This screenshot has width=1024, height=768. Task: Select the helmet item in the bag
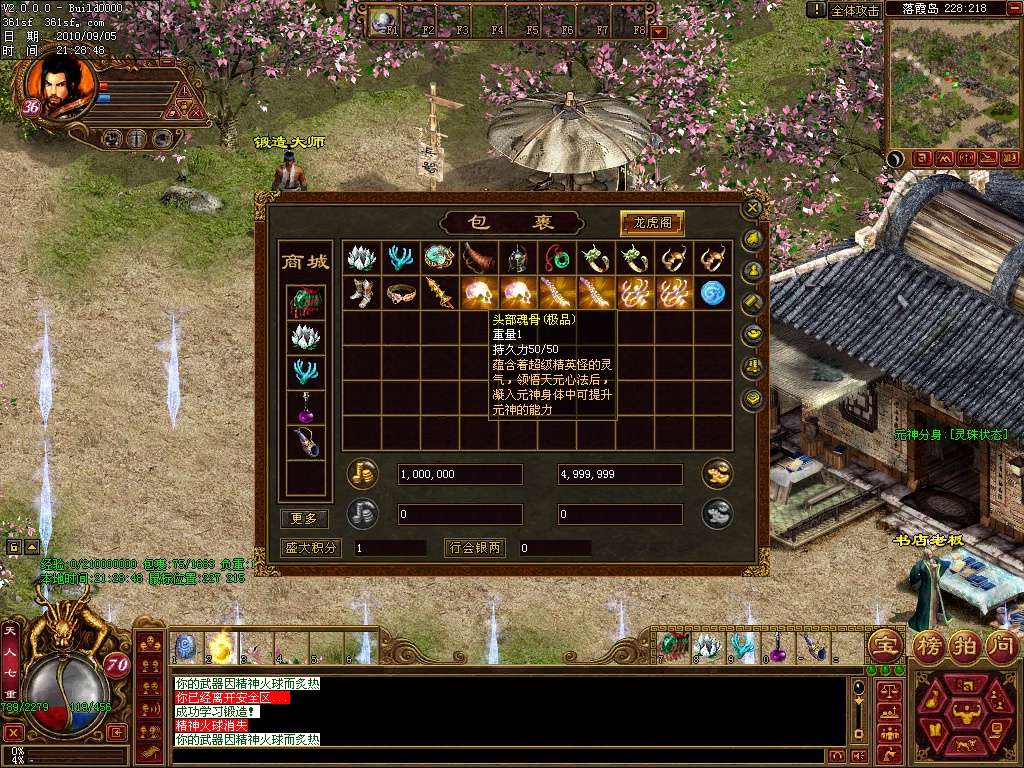(x=517, y=258)
